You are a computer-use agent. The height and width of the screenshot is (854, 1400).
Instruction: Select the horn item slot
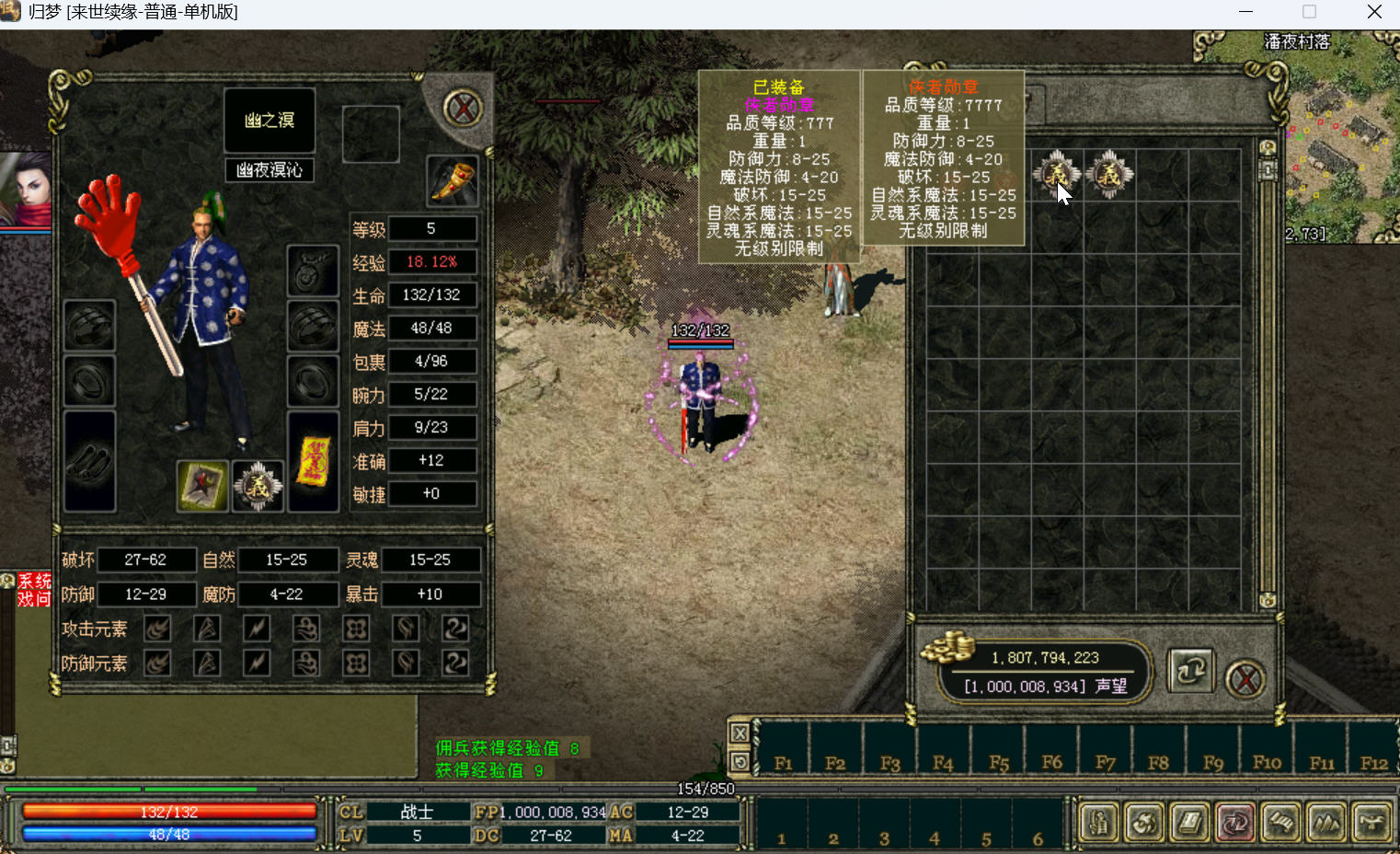click(453, 179)
